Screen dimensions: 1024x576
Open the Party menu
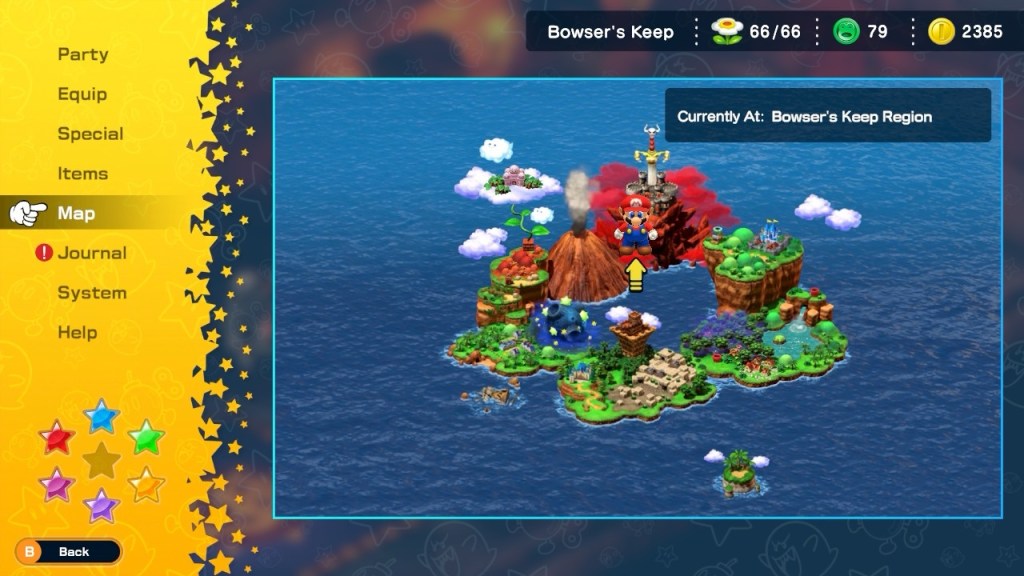point(83,55)
